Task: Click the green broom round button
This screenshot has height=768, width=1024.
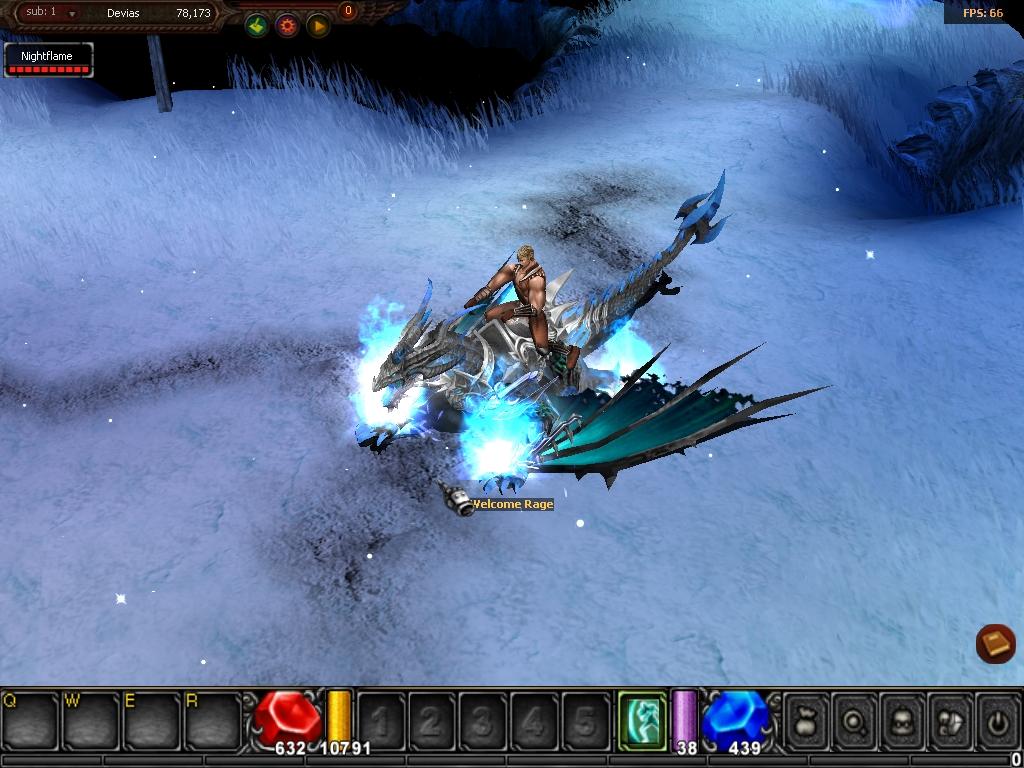Action: coord(257,26)
